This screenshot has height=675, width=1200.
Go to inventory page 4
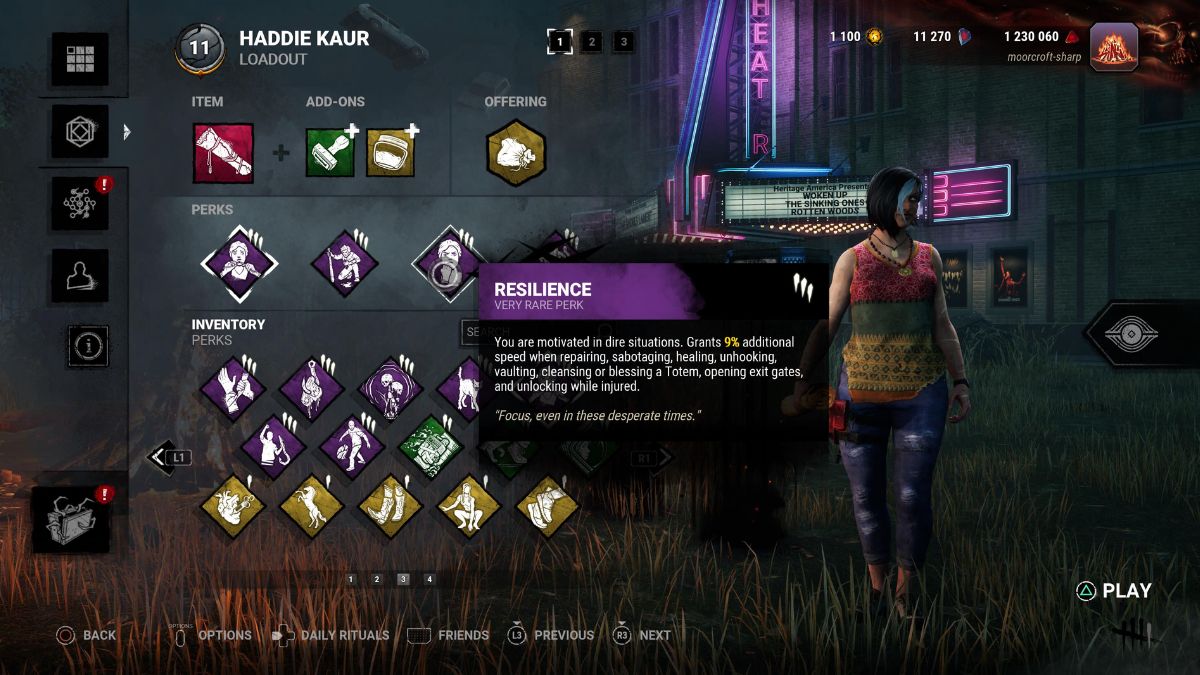(429, 579)
